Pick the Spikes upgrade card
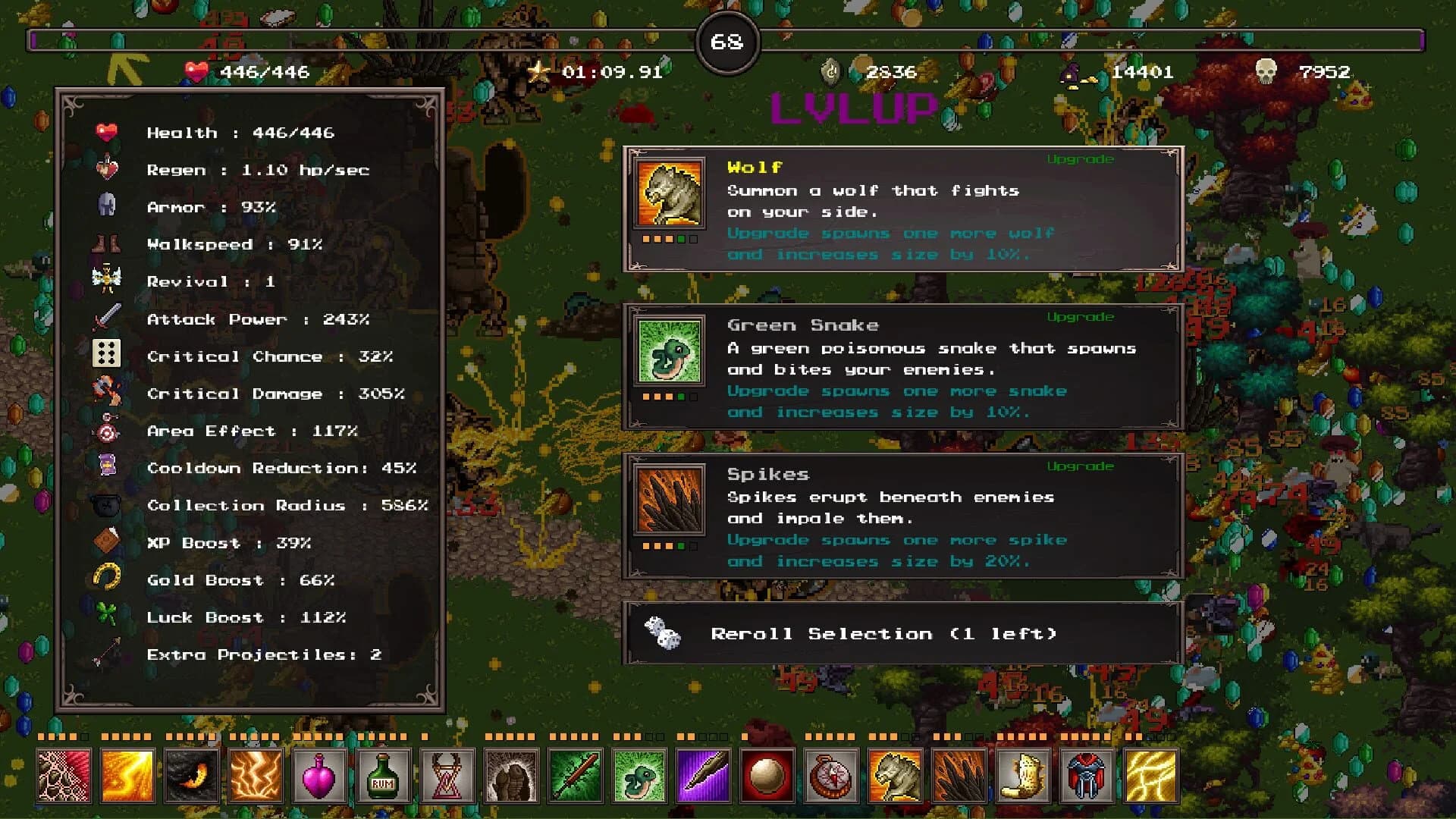This screenshot has width=1456, height=819. click(902, 516)
